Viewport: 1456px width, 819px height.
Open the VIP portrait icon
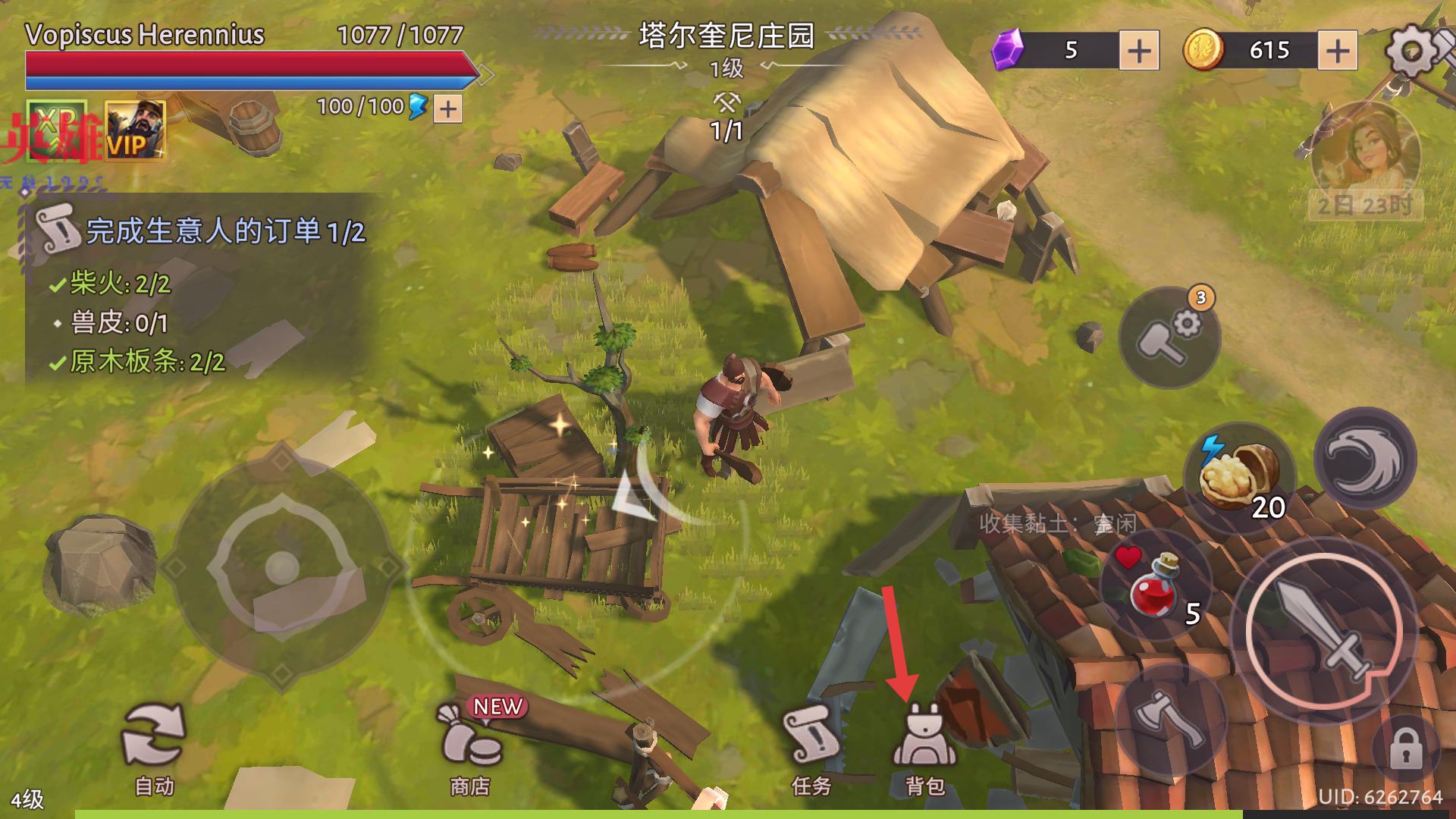[134, 130]
